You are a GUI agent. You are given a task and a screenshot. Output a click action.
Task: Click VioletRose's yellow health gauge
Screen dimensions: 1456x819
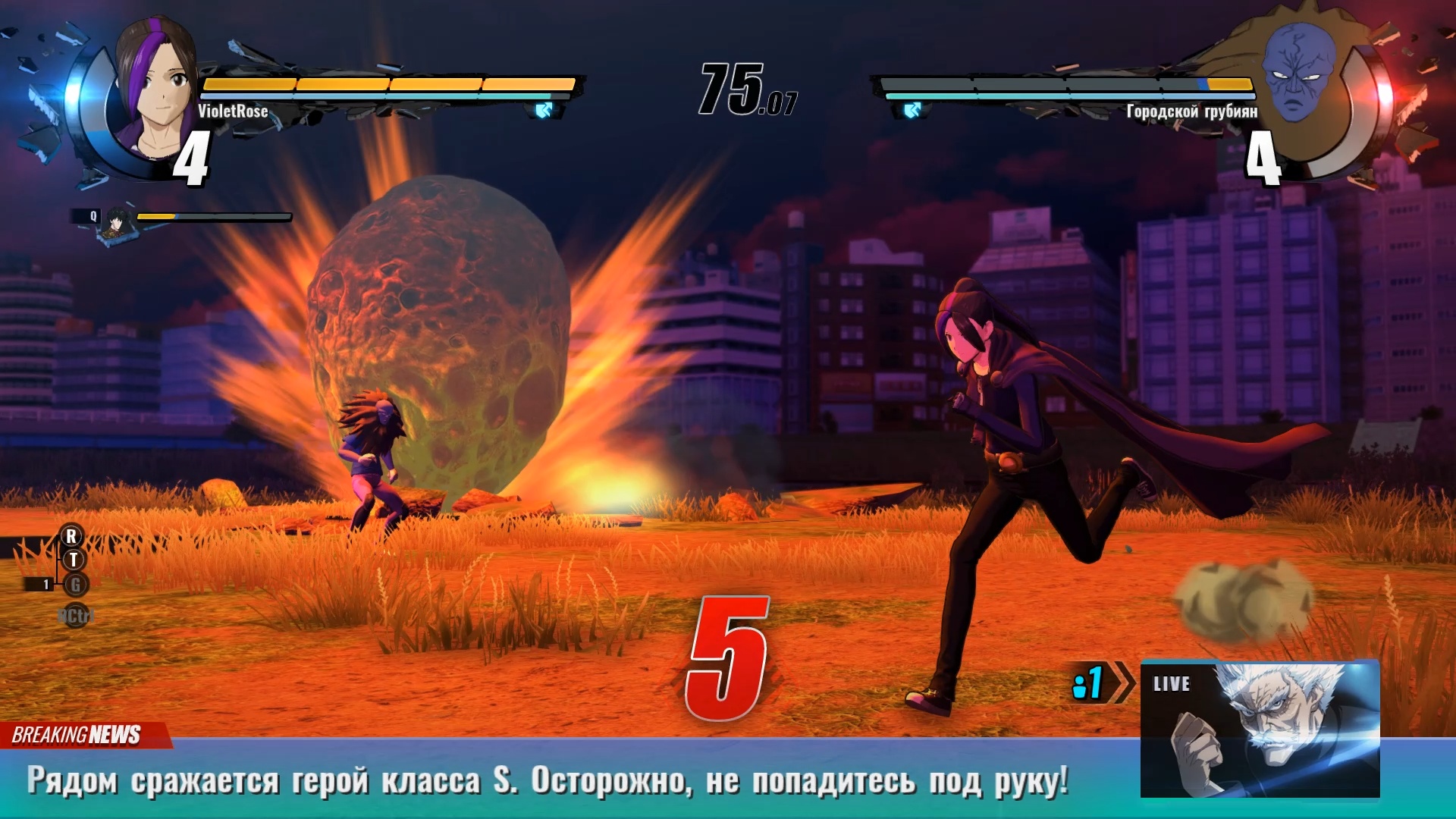(x=387, y=85)
